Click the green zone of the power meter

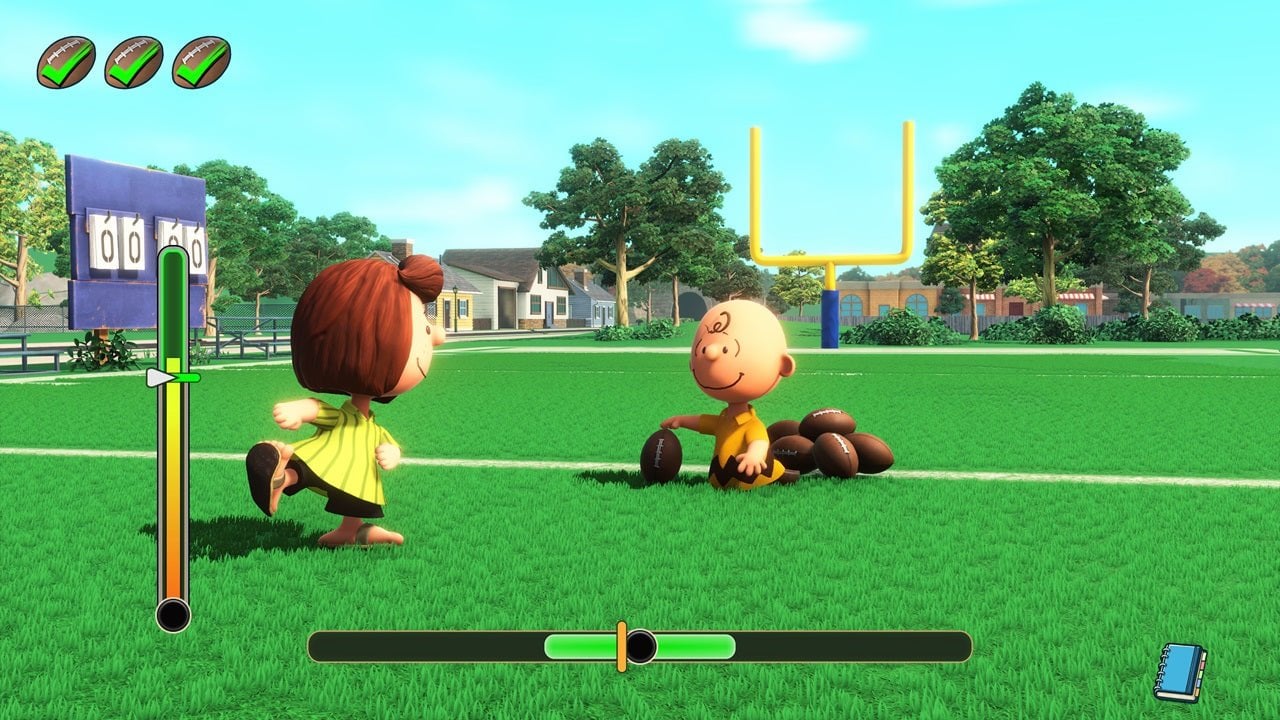point(172,300)
